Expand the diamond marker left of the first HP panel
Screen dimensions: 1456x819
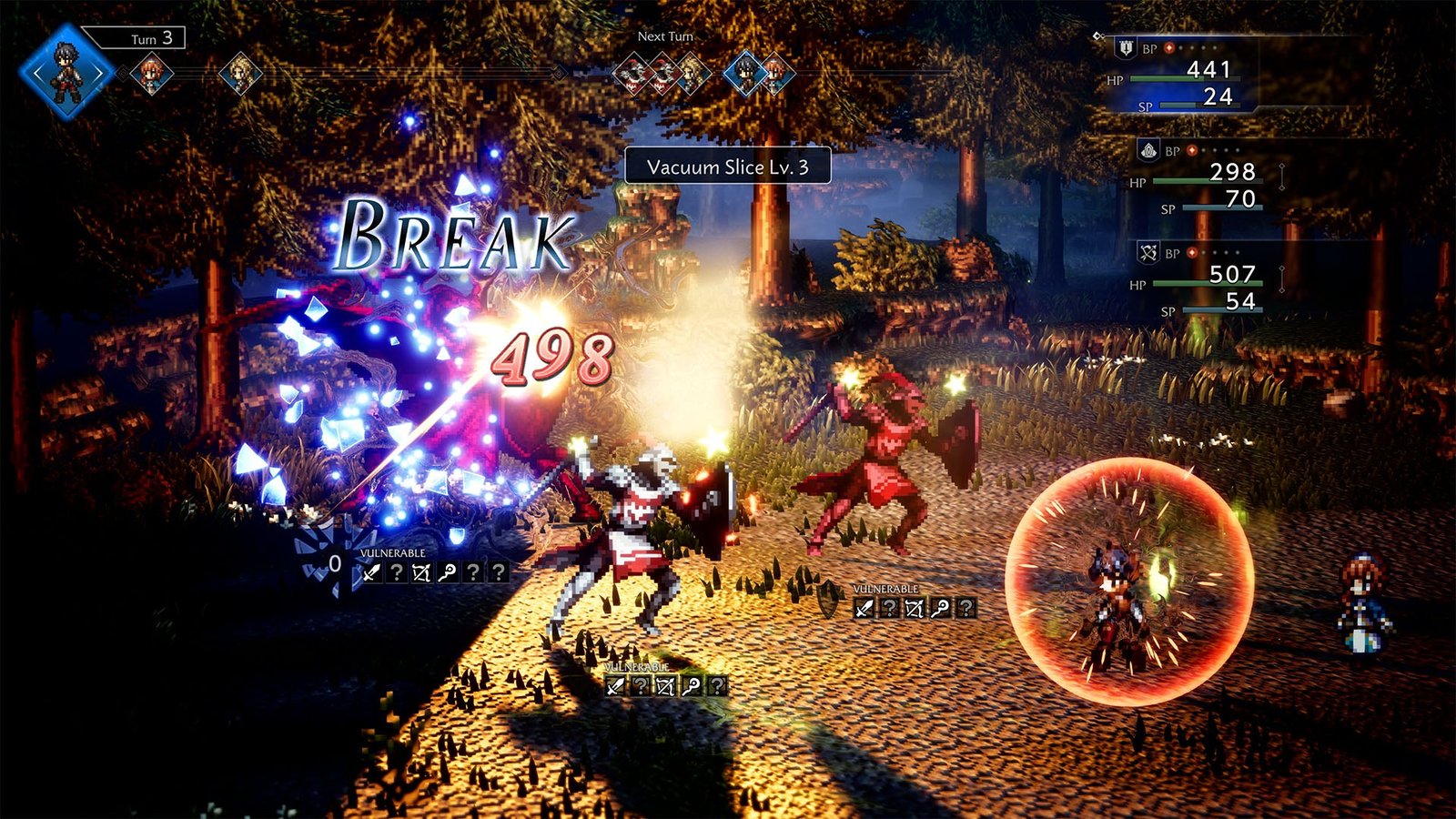tap(1097, 35)
